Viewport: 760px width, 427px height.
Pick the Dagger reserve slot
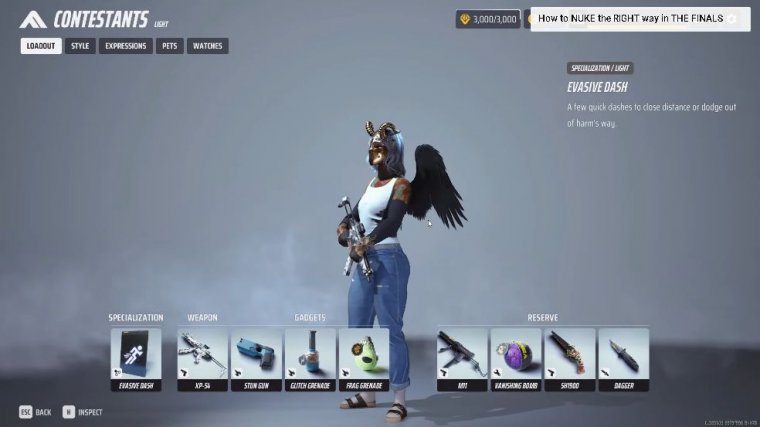623,359
